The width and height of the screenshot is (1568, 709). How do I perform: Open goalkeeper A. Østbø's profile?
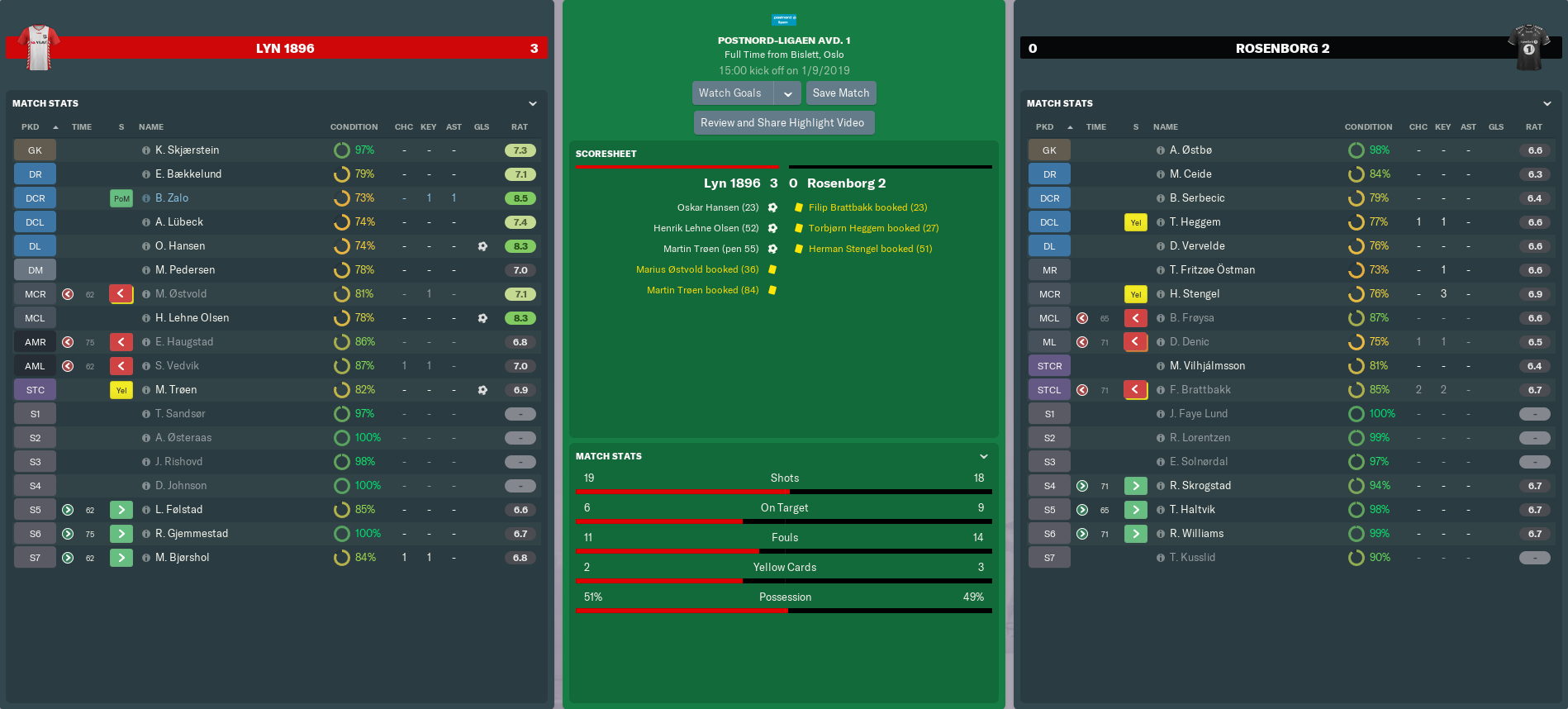1190,150
